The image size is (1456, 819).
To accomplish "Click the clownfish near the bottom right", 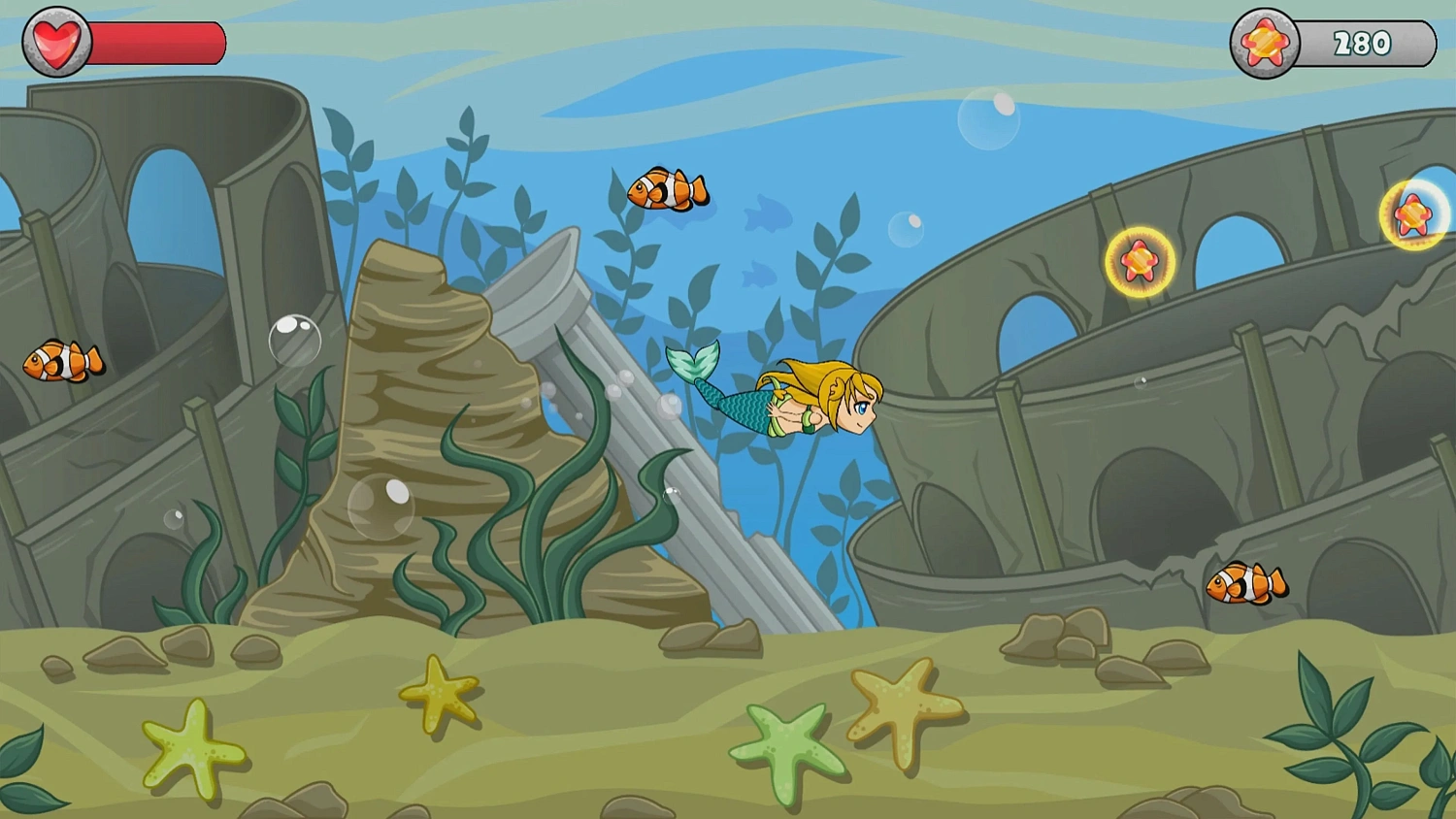I will tap(1245, 582).
